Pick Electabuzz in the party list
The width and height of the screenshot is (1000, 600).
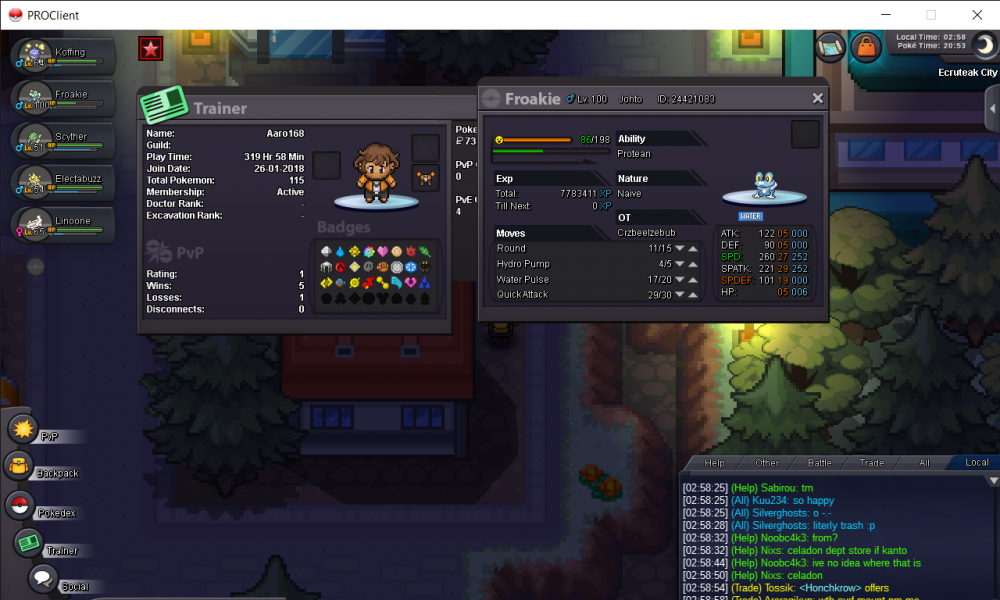click(58, 180)
